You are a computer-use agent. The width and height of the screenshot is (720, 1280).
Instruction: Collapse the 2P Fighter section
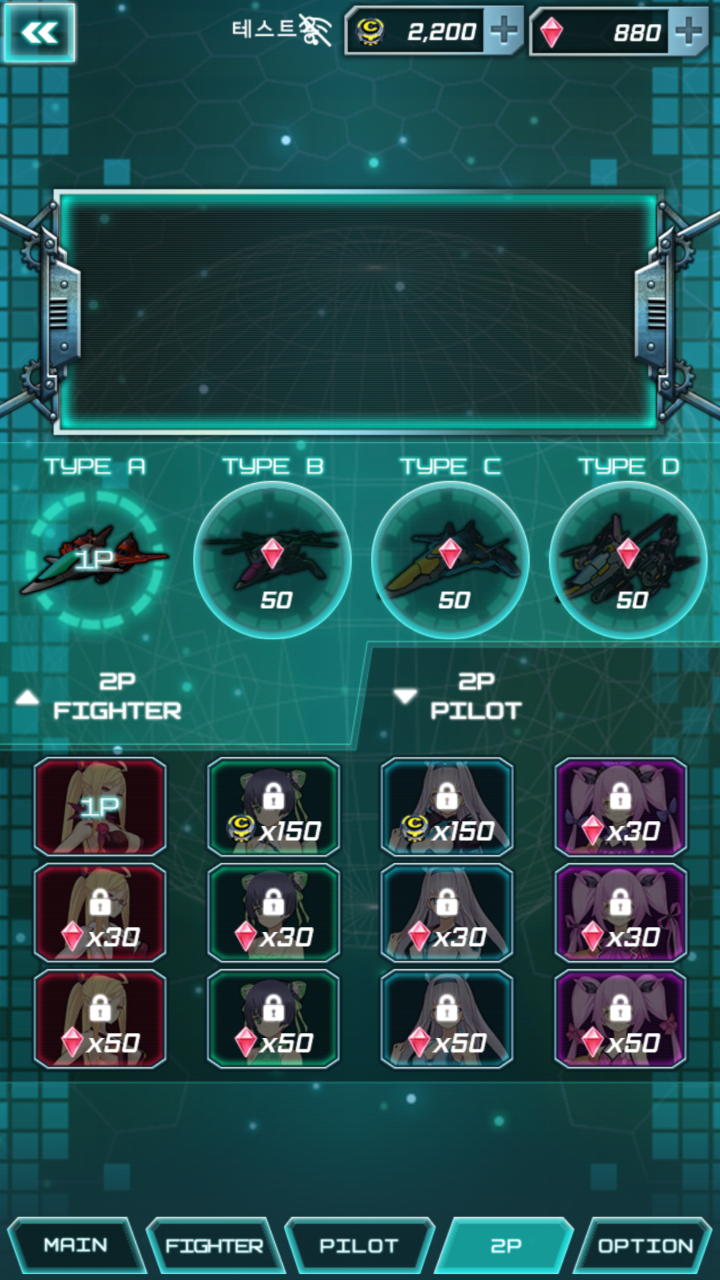100,697
